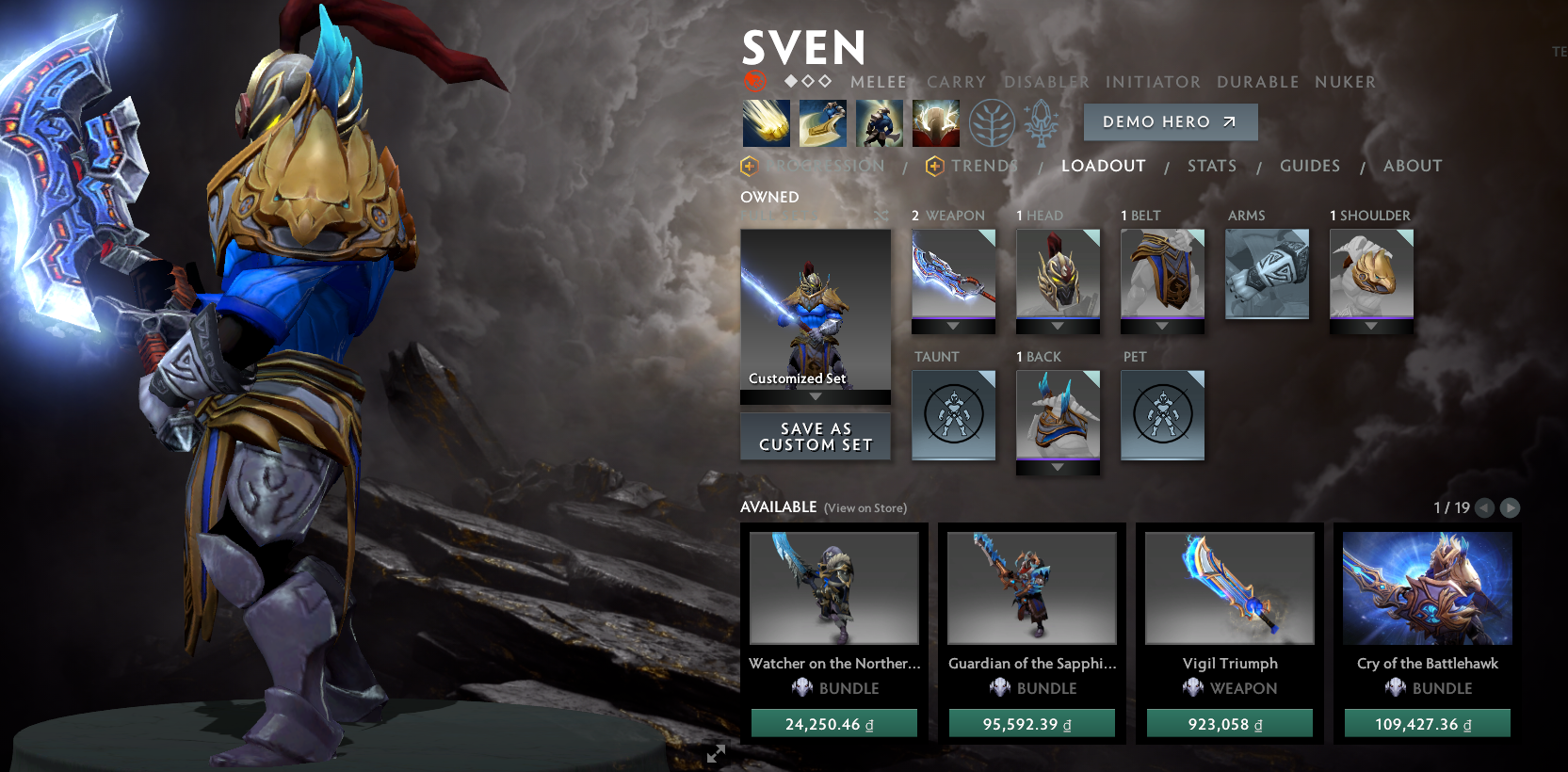Select the equipped weapon slot
The height and width of the screenshot is (772, 1568).
click(x=953, y=274)
